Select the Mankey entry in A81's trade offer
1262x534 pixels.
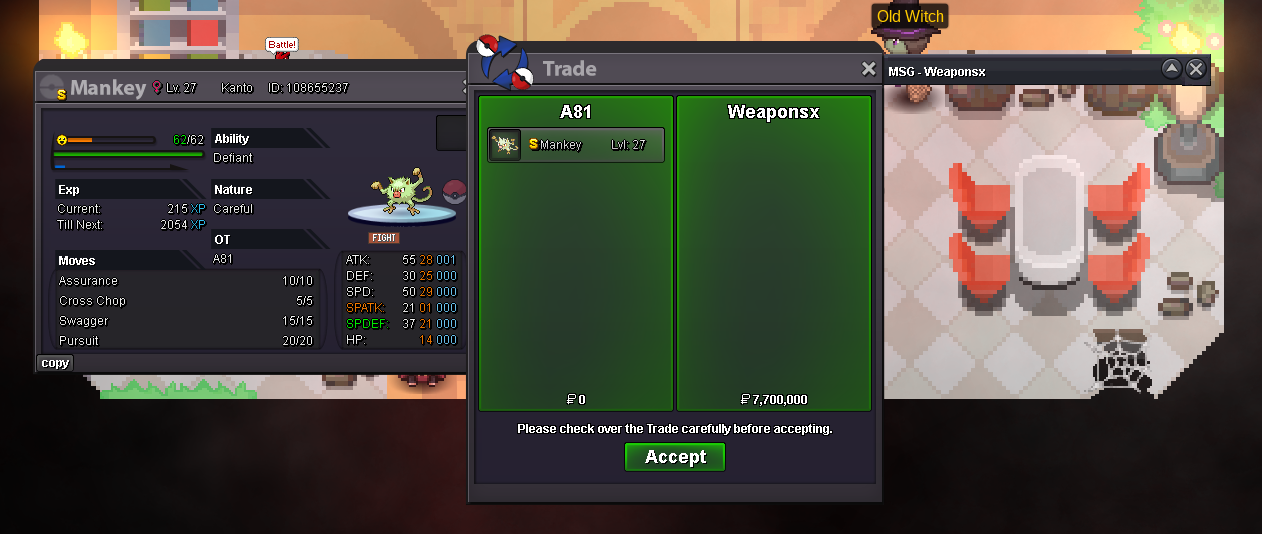click(x=575, y=145)
